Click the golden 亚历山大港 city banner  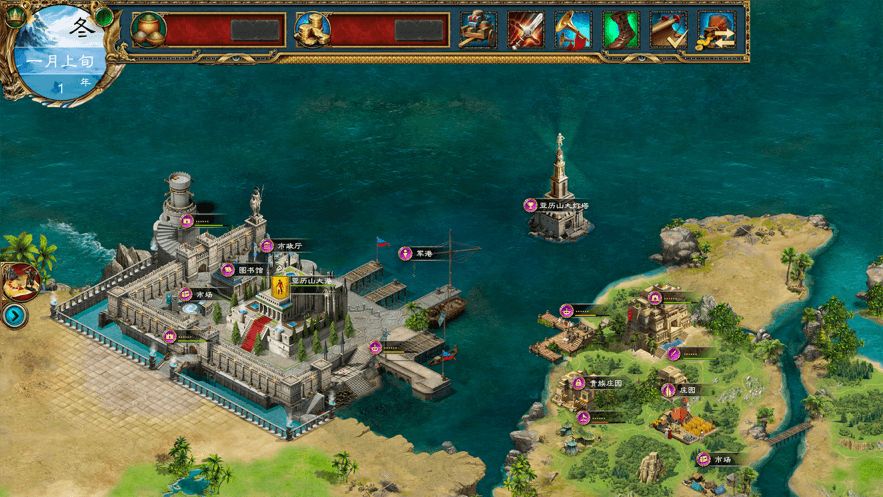(282, 288)
